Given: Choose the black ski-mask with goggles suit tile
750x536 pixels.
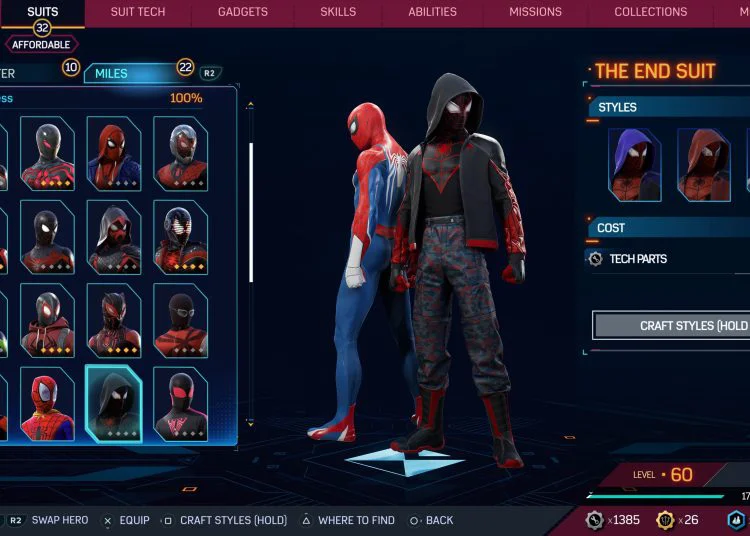Looking at the screenshot, I should pos(181,320).
